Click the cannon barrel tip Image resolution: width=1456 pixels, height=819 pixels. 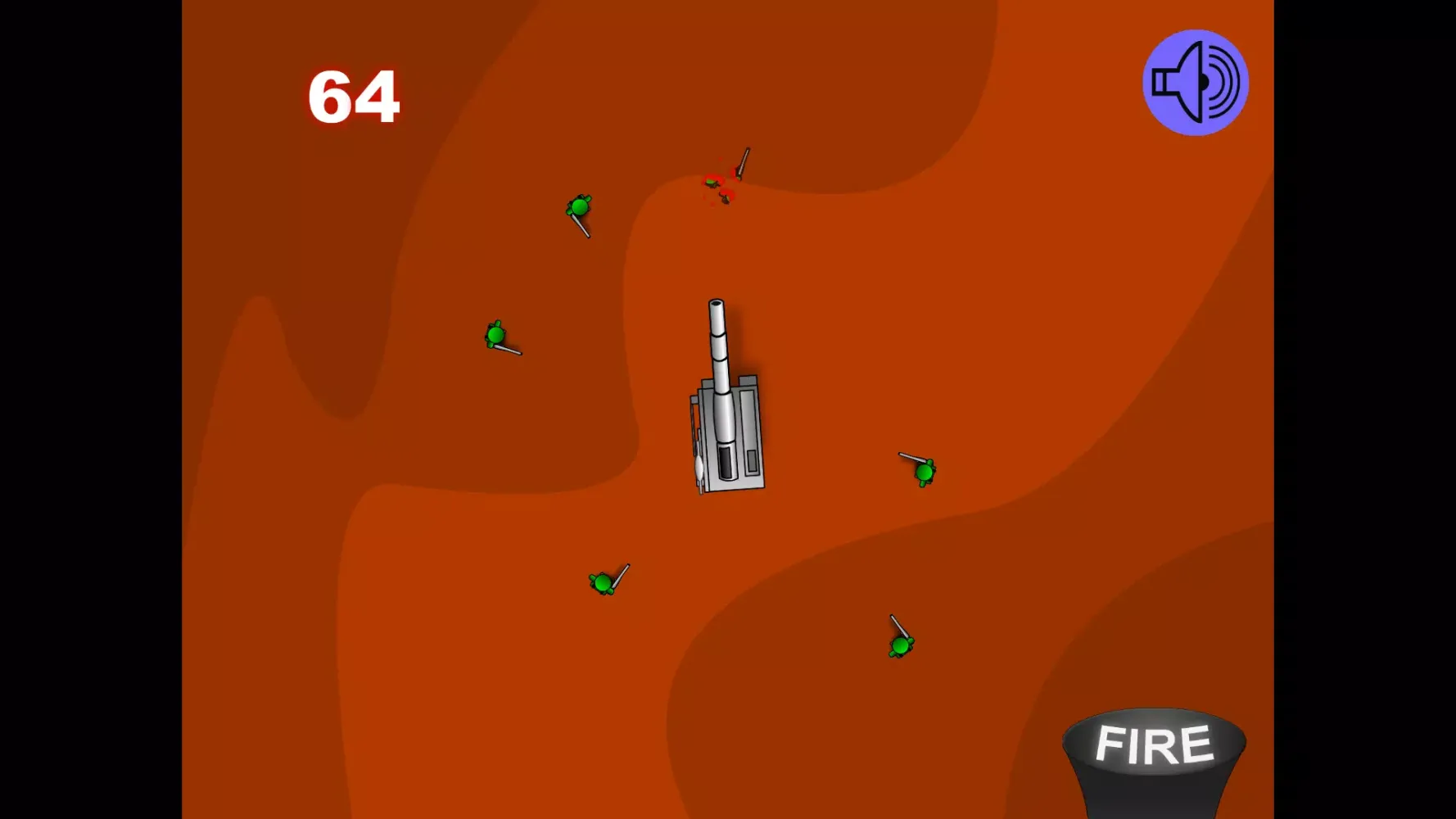717,305
